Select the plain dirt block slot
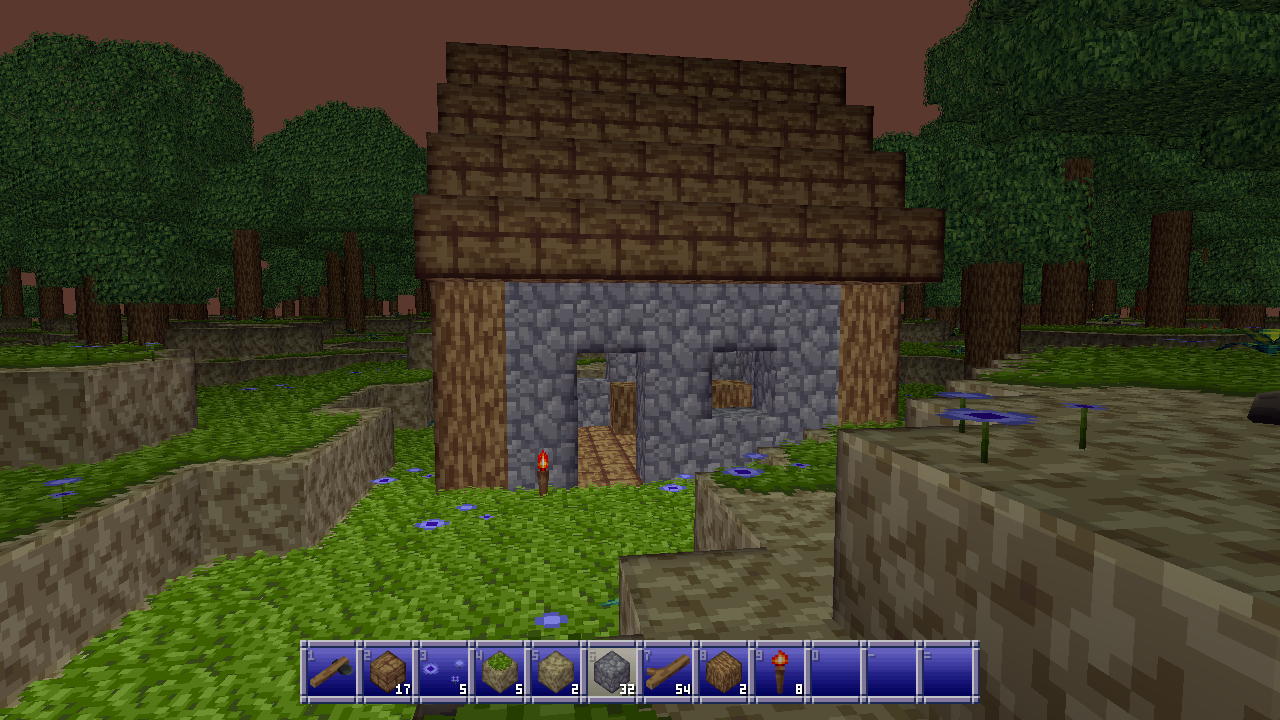Image resolution: width=1280 pixels, height=720 pixels. point(555,671)
